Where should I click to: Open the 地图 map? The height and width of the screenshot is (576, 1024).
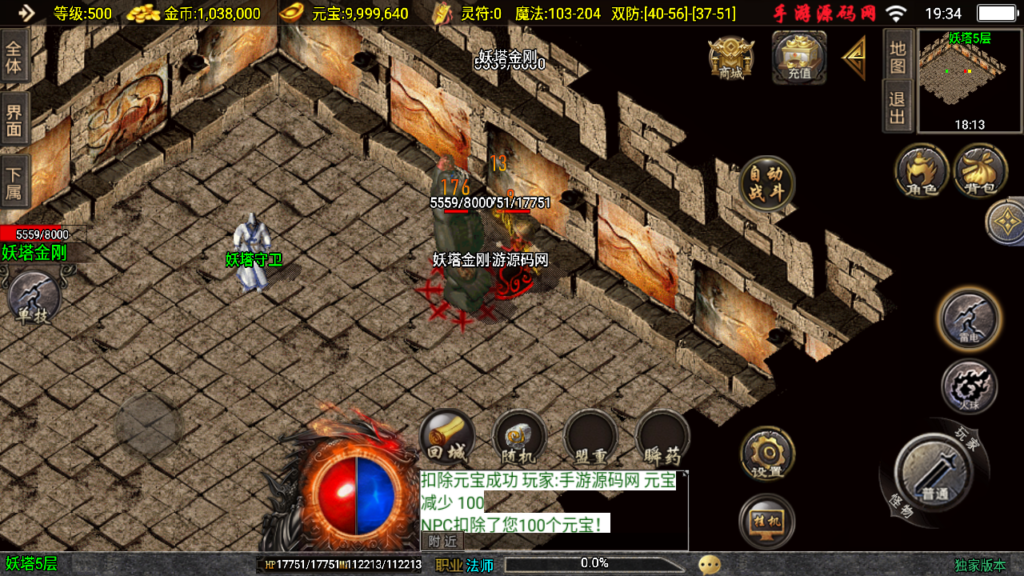897,58
